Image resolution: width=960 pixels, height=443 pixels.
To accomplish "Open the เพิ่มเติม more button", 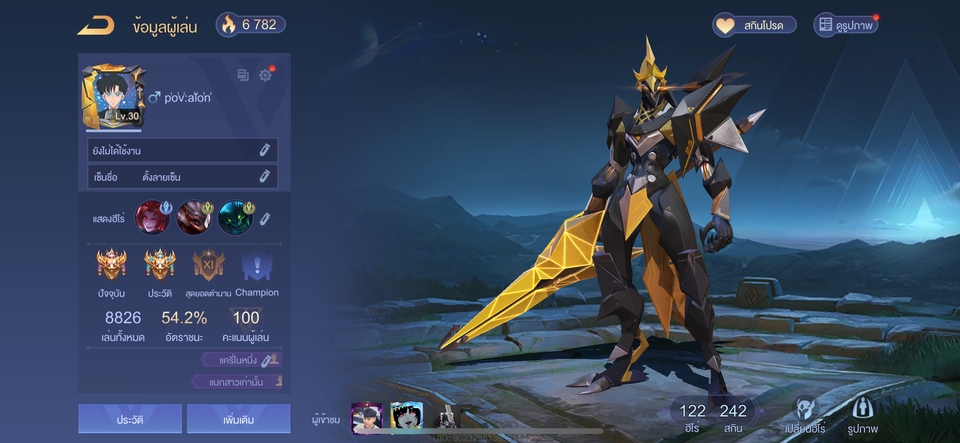I will pos(238,419).
